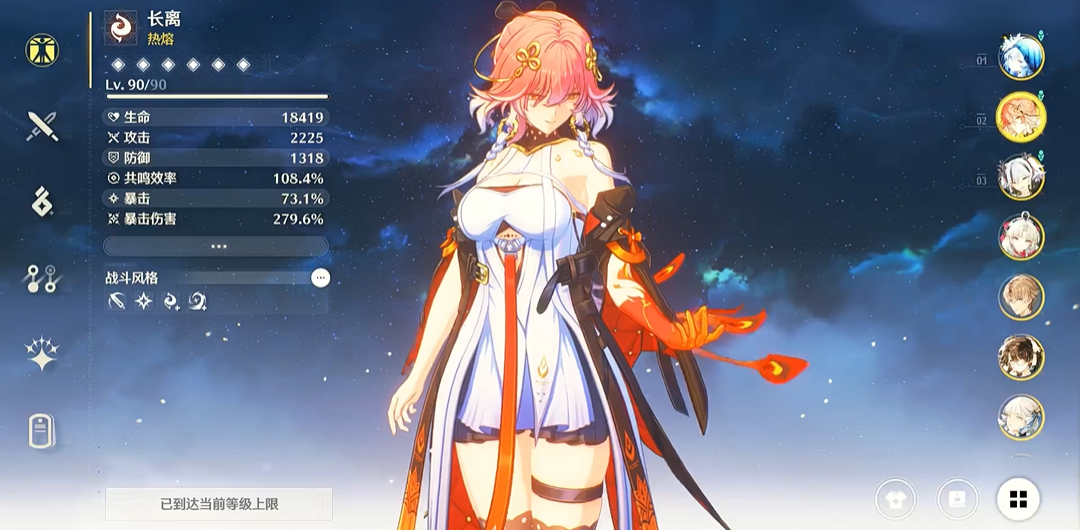Open the ID card profile tab

point(42,431)
